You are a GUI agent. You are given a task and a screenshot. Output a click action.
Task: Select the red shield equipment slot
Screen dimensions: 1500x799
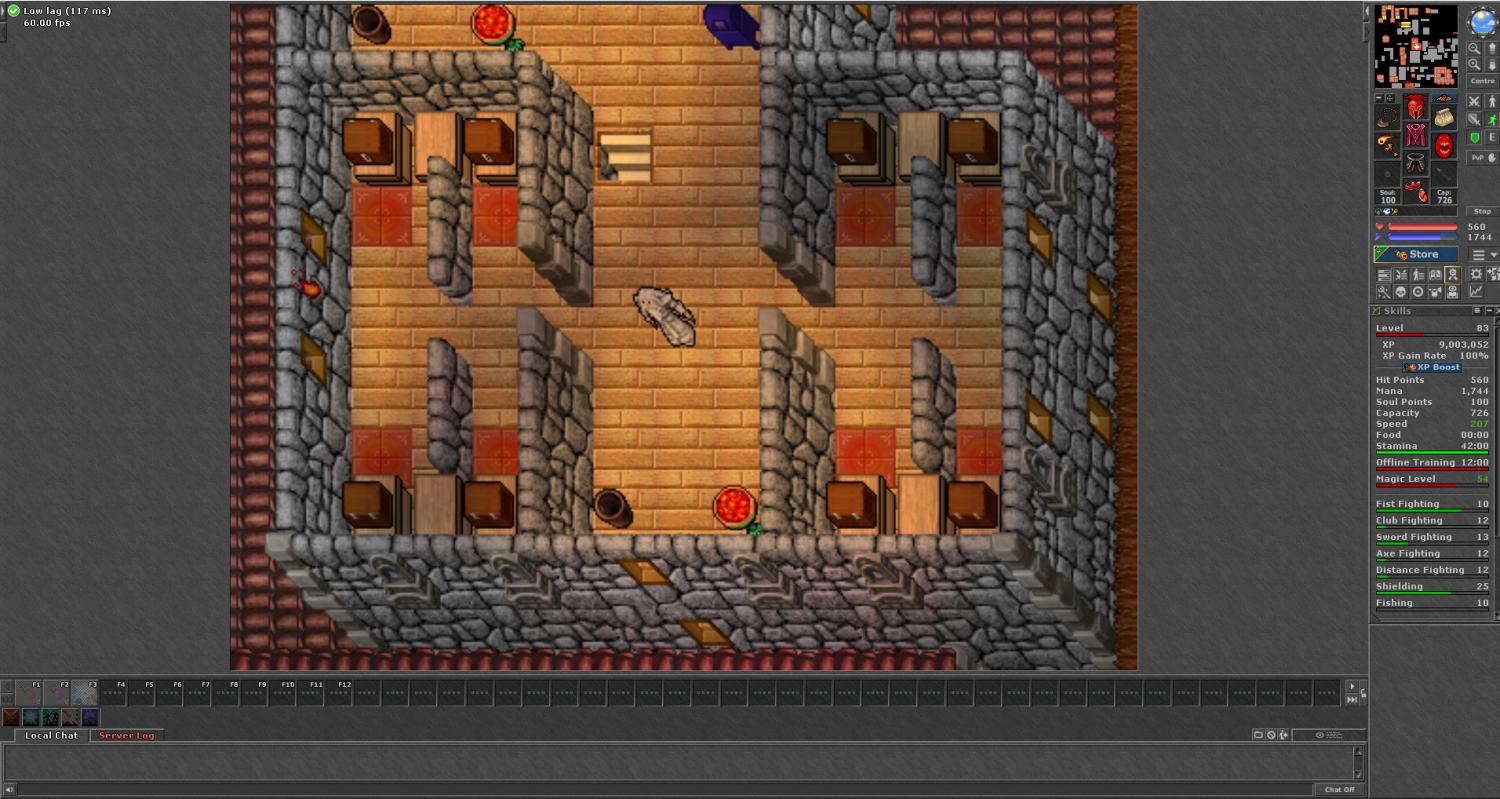coord(1444,146)
